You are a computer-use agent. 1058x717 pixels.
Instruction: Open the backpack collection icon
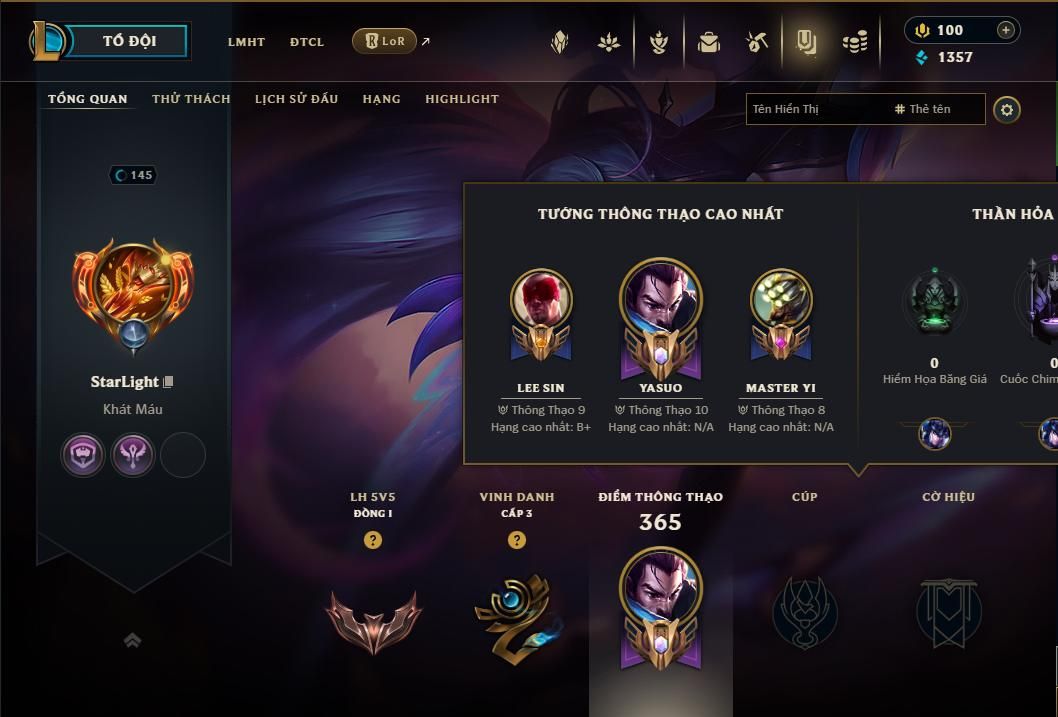(709, 42)
